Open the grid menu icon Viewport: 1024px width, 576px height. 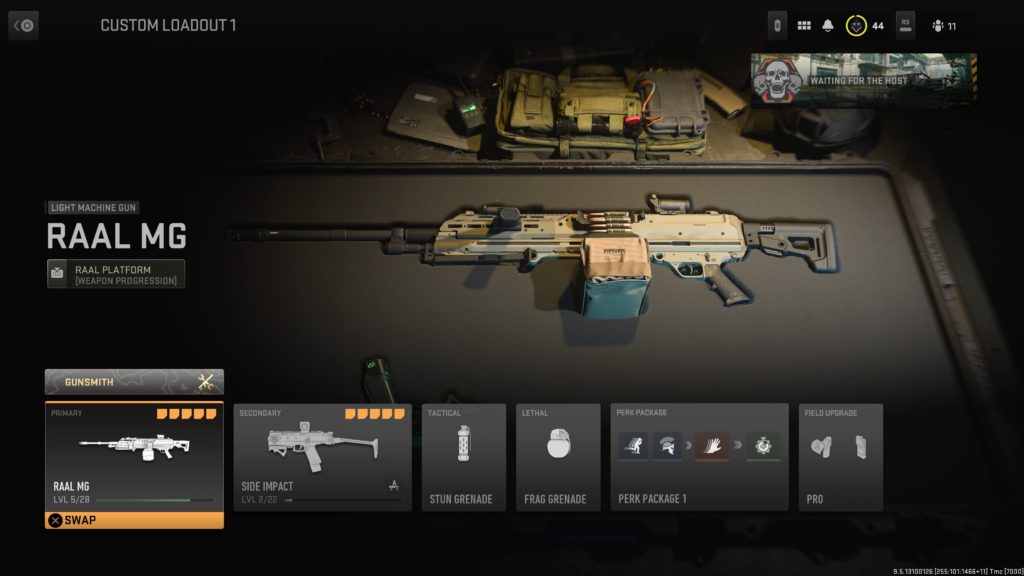804,25
